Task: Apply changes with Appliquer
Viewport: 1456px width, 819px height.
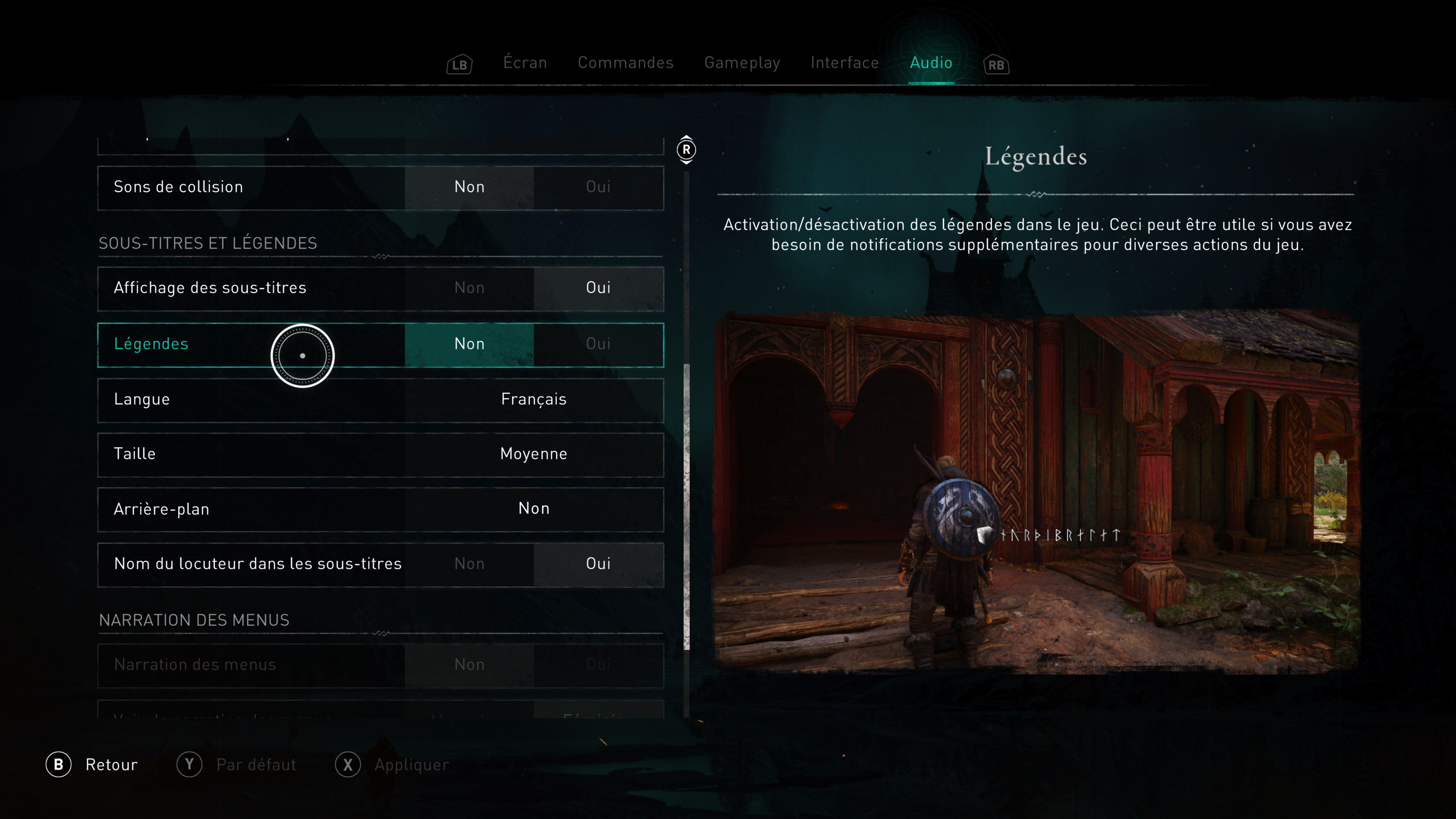Action: point(393,765)
